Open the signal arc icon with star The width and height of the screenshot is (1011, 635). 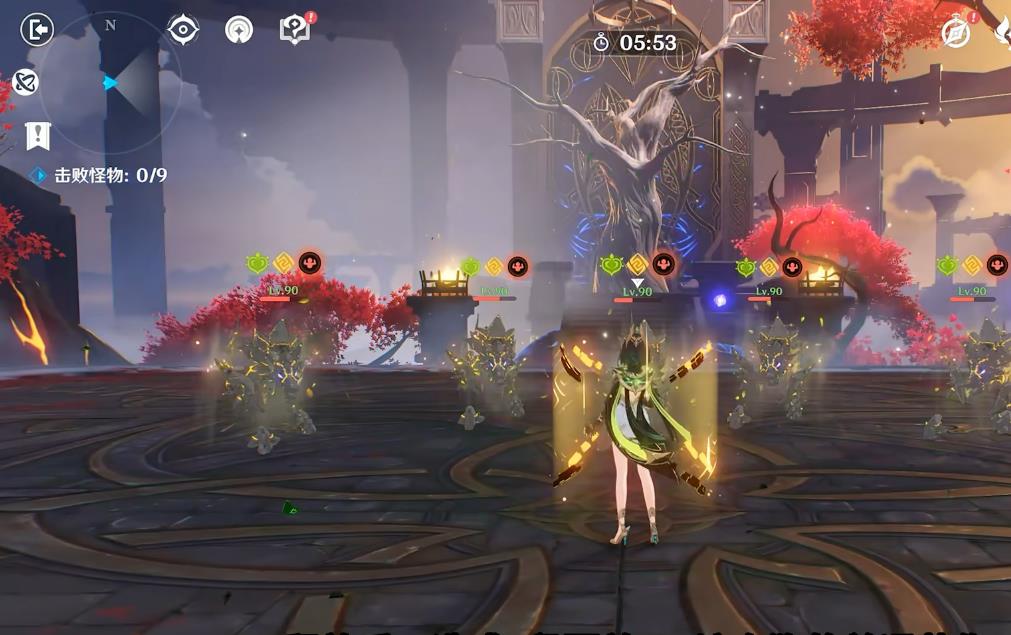point(239,30)
